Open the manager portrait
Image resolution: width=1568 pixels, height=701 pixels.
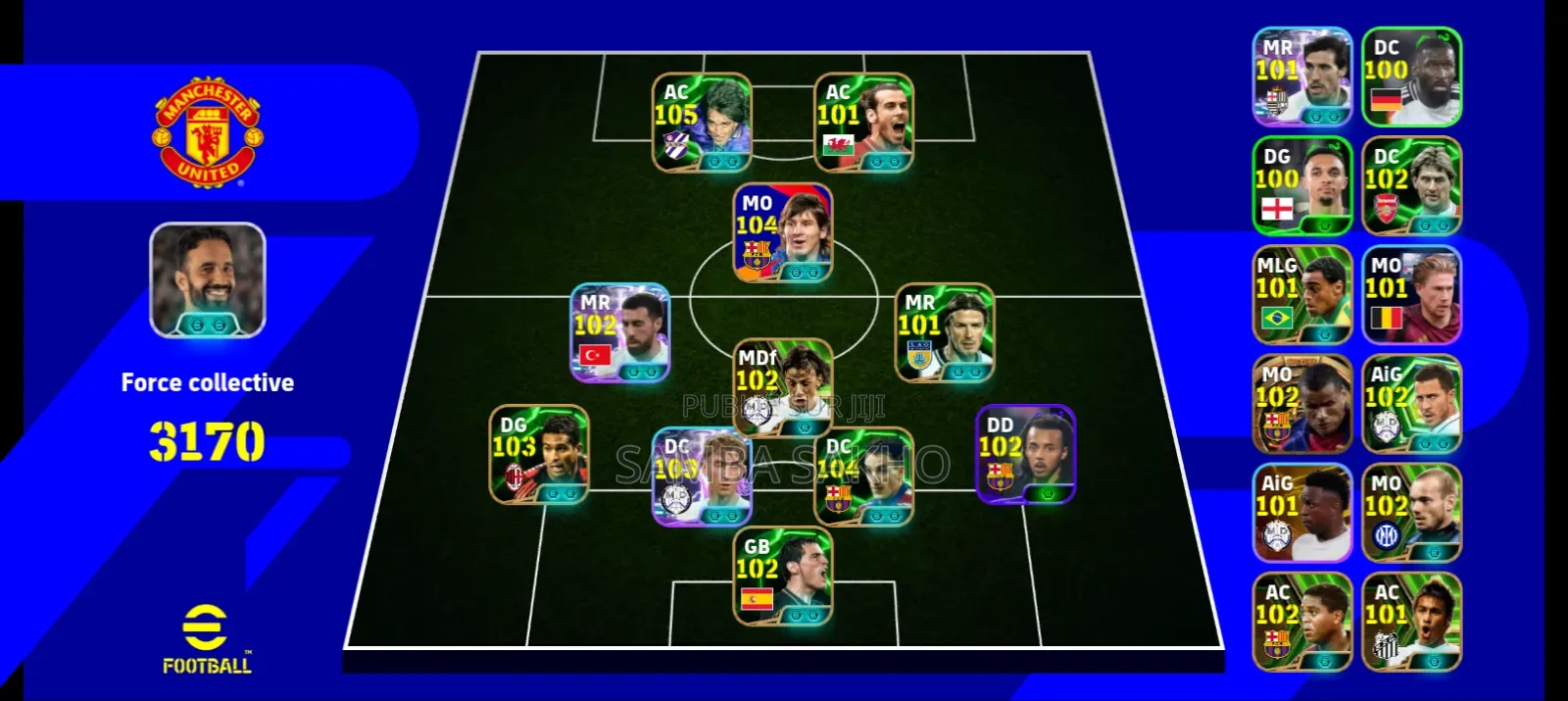click(x=208, y=280)
